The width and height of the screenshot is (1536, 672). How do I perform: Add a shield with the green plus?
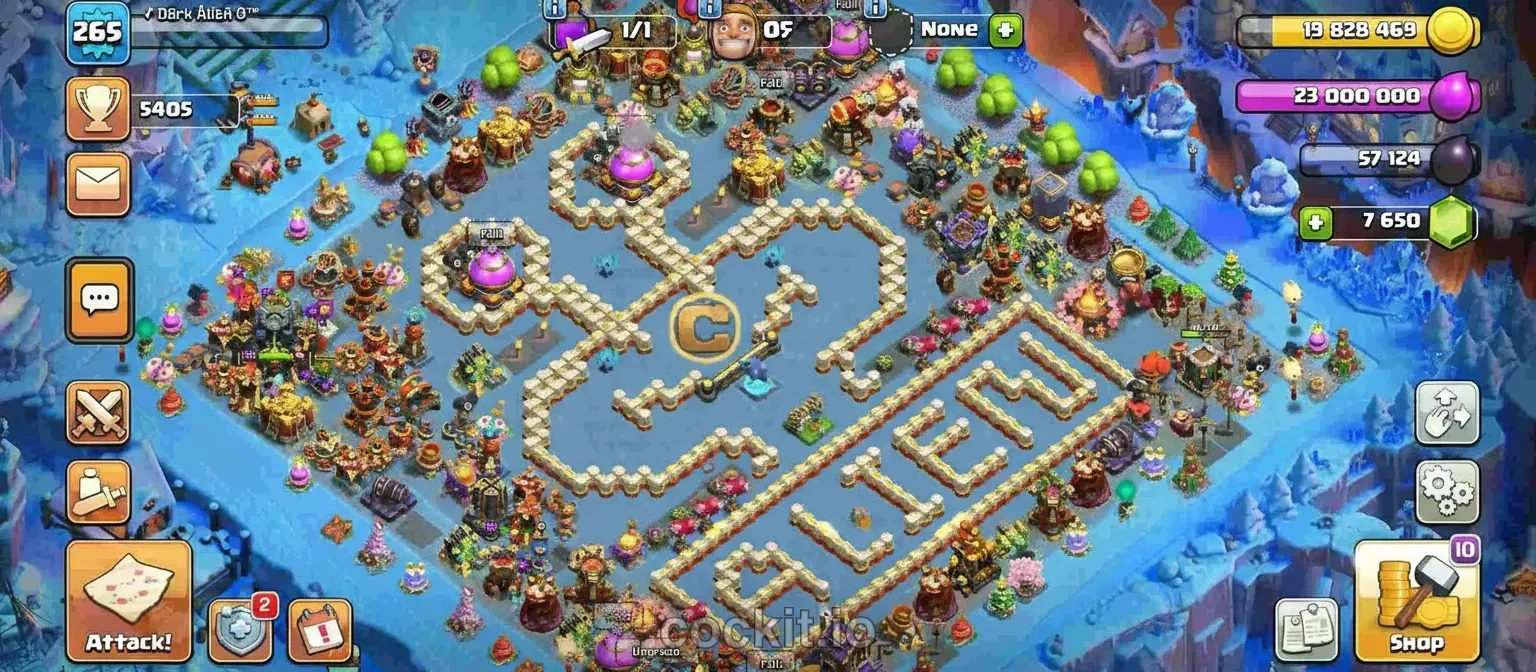[x=1005, y=31]
